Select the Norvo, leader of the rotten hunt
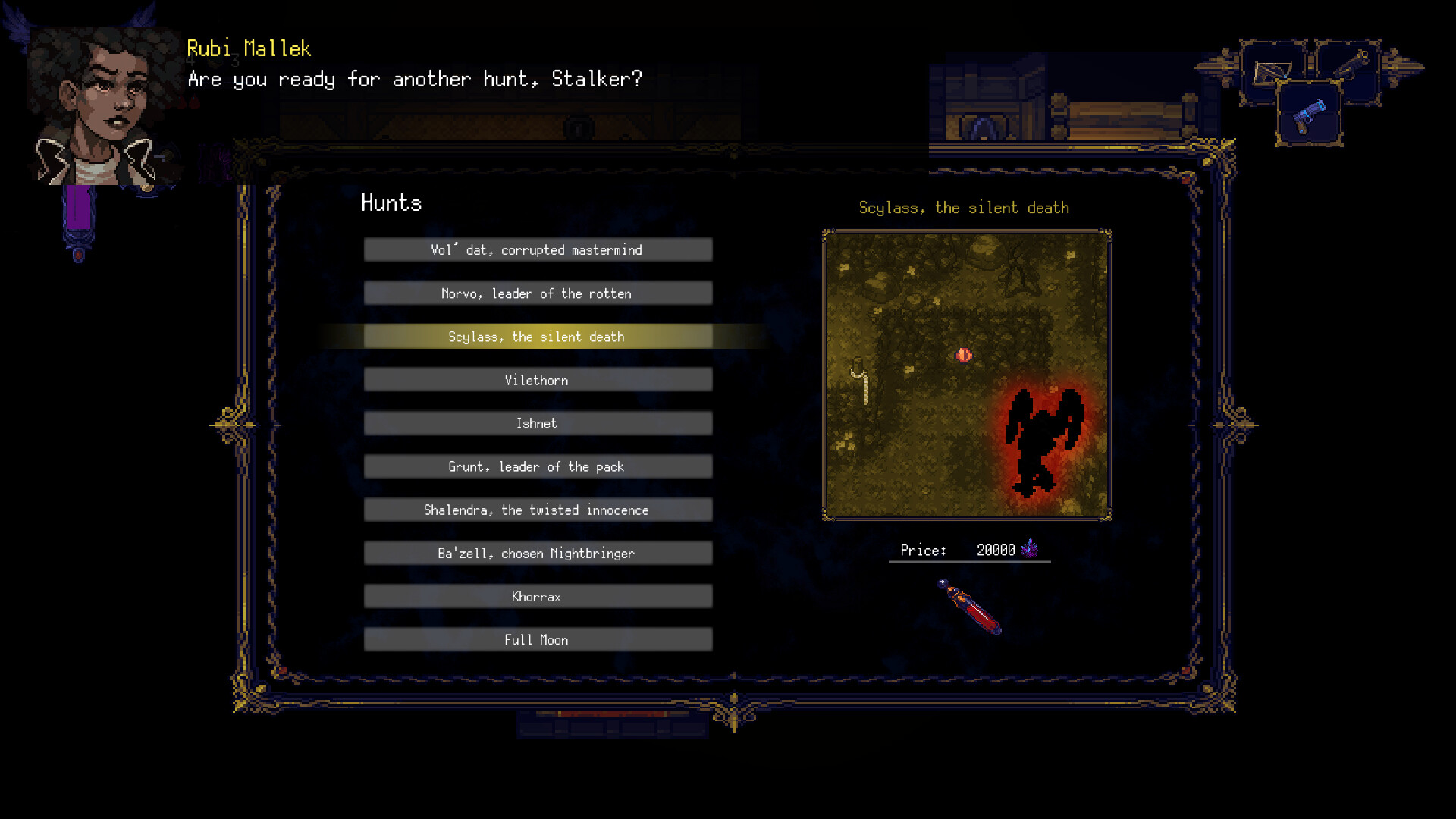Image resolution: width=1456 pixels, height=819 pixels. click(x=538, y=293)
